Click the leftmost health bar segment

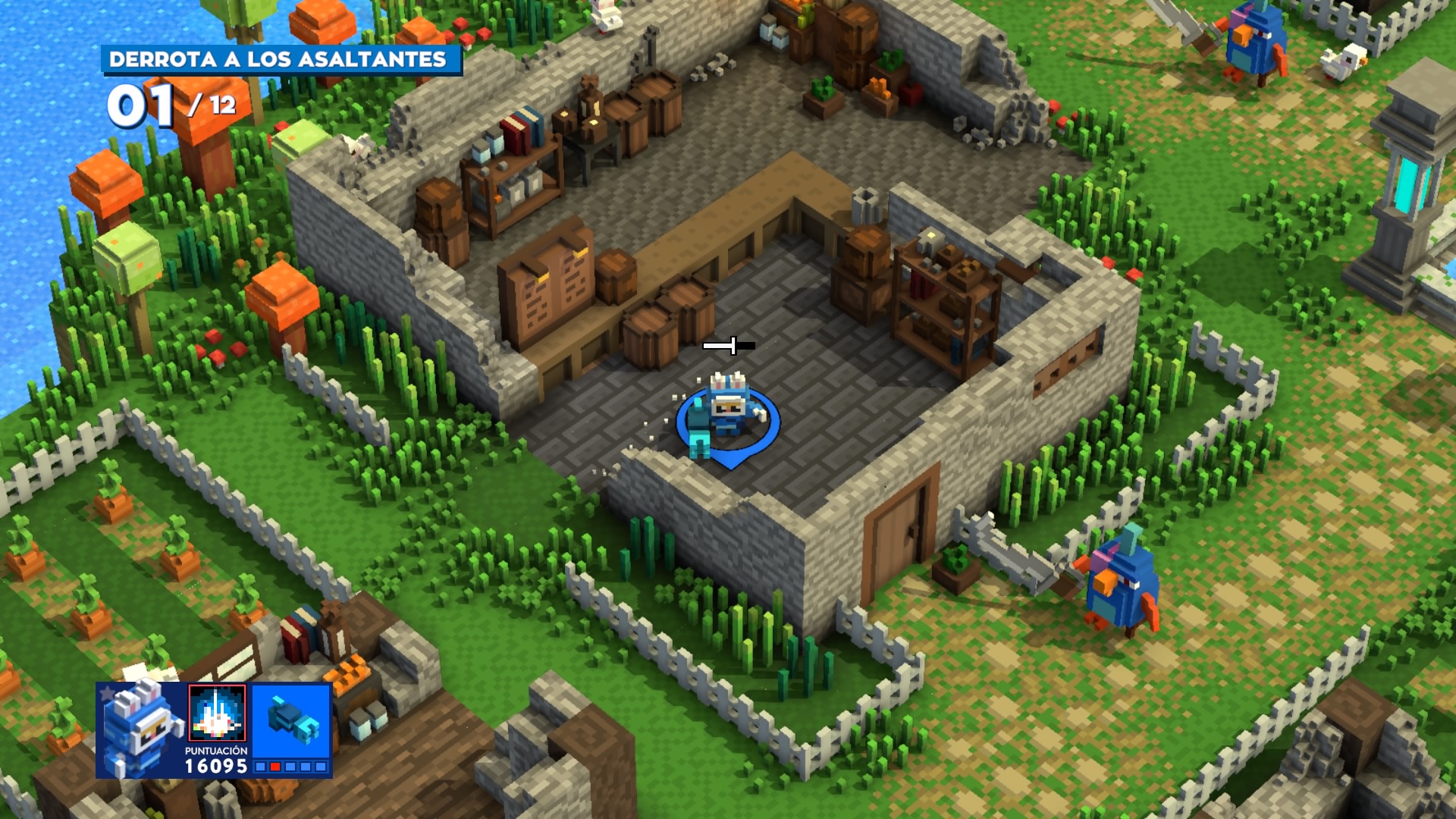pyautogui.click(x=260, y=767)
